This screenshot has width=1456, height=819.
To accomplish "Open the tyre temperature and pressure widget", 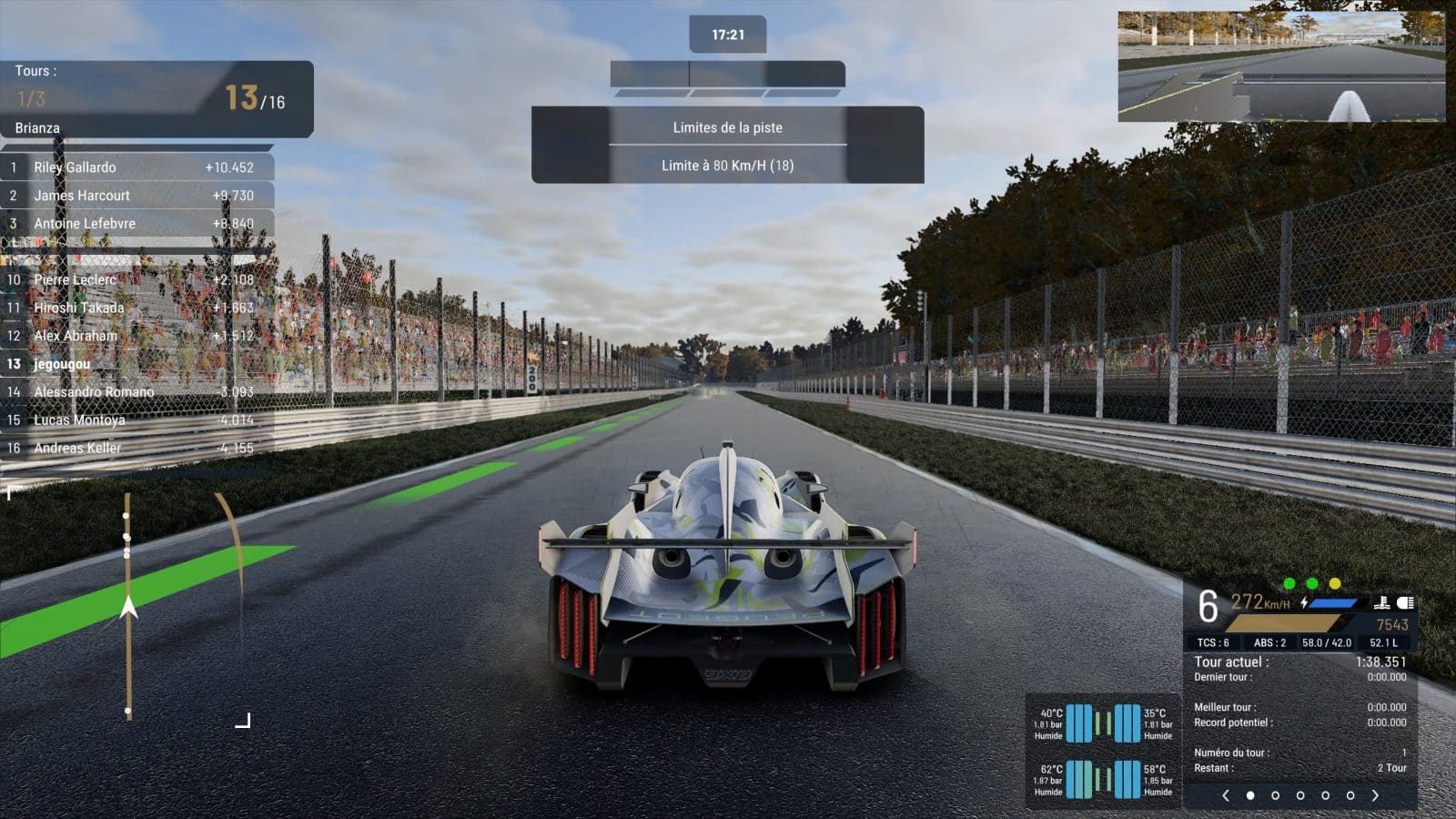I will click(x=1103, y=751).
